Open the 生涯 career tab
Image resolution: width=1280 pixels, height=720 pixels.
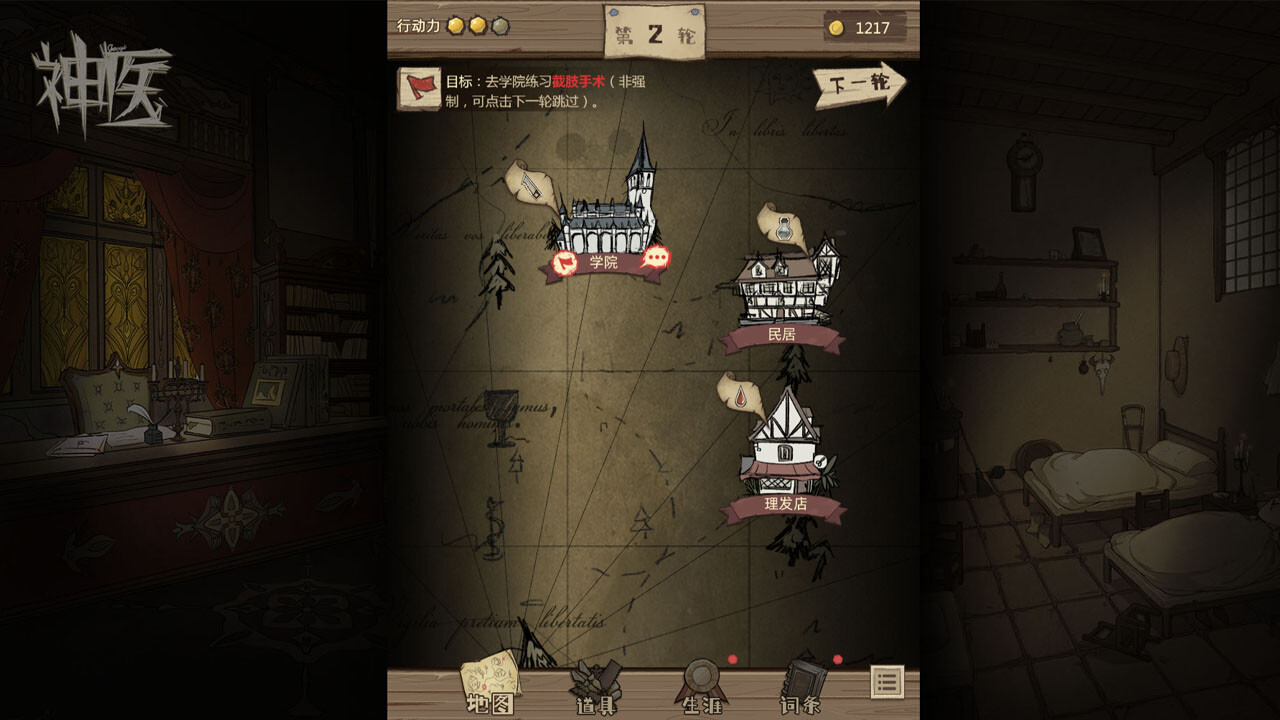coord(701,688)
